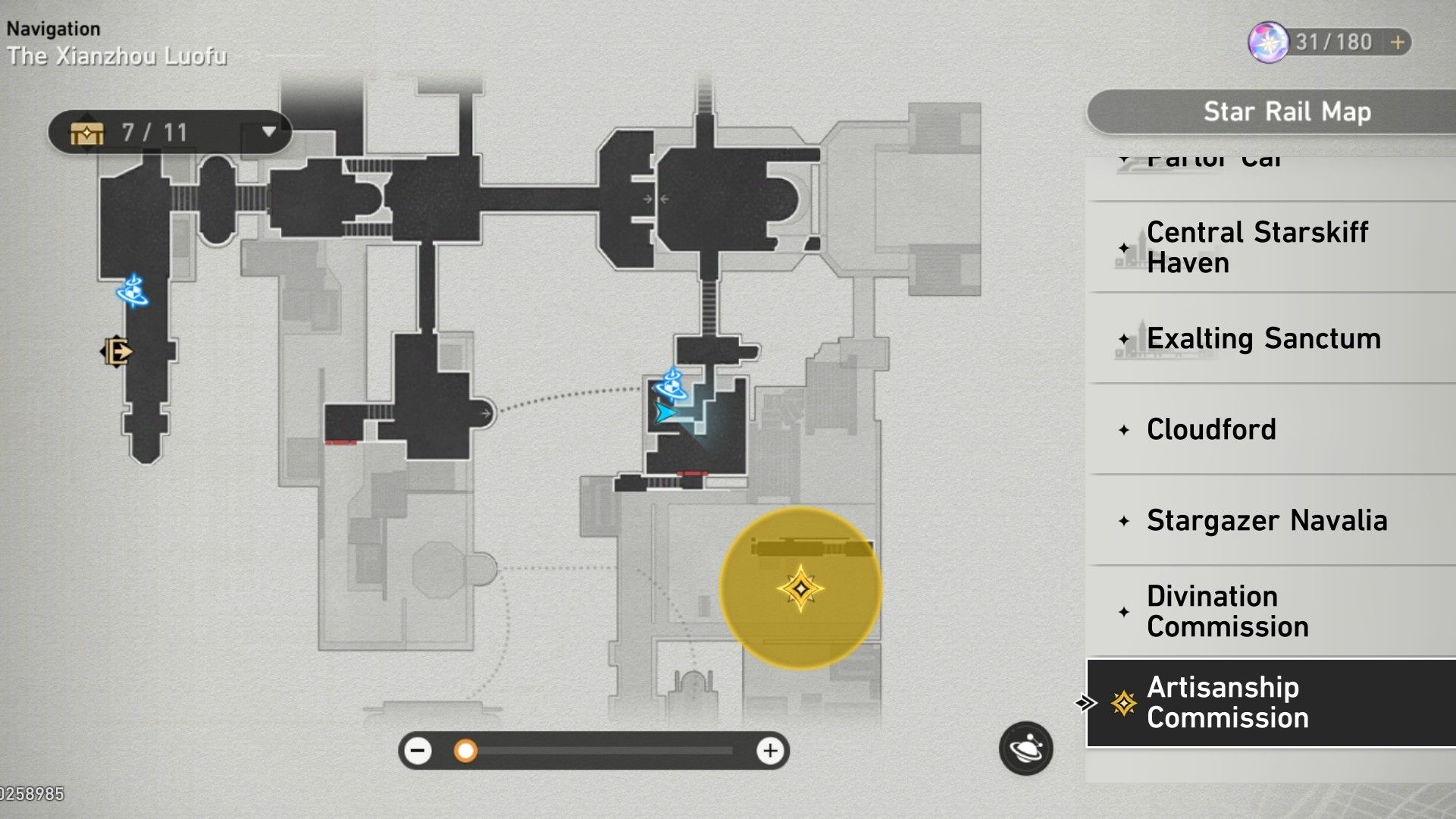The width and height of the screenshot is (1456, 819).
Task: Click the zoom out minus control
Action: pyautogui.click(x=419, y=752)
